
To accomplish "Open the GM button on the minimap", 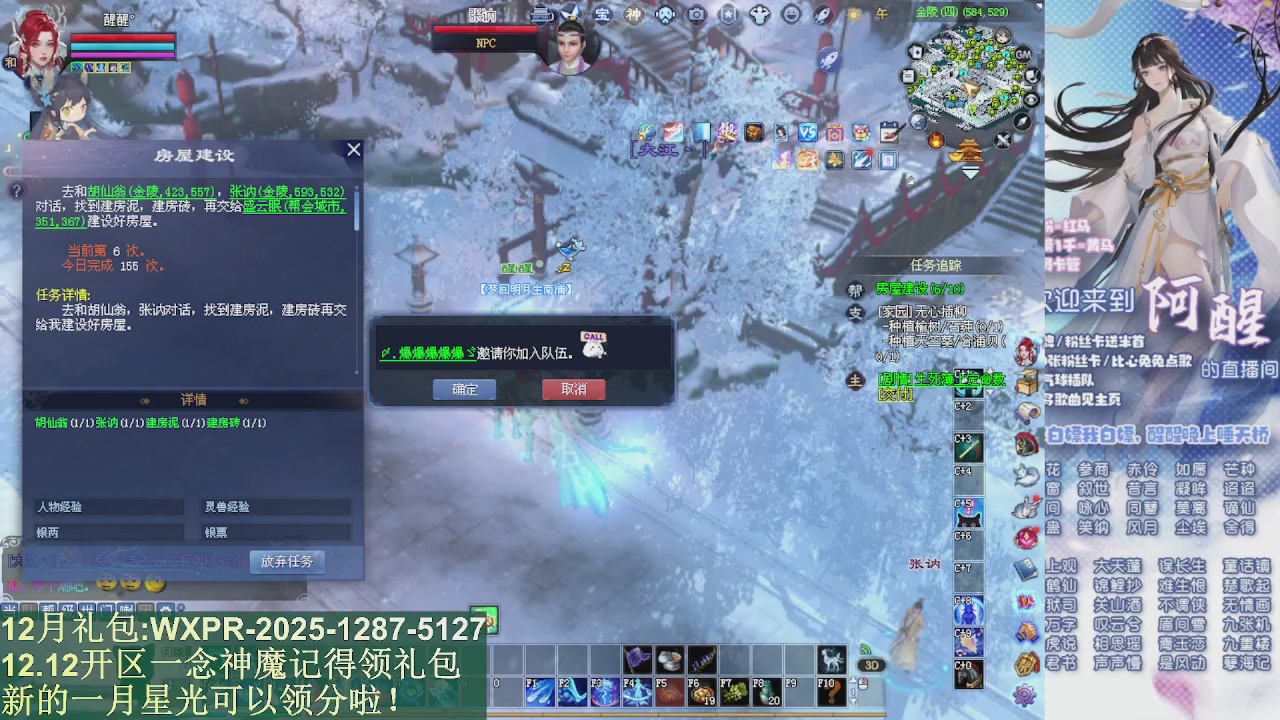I will tap(1022, 54).
